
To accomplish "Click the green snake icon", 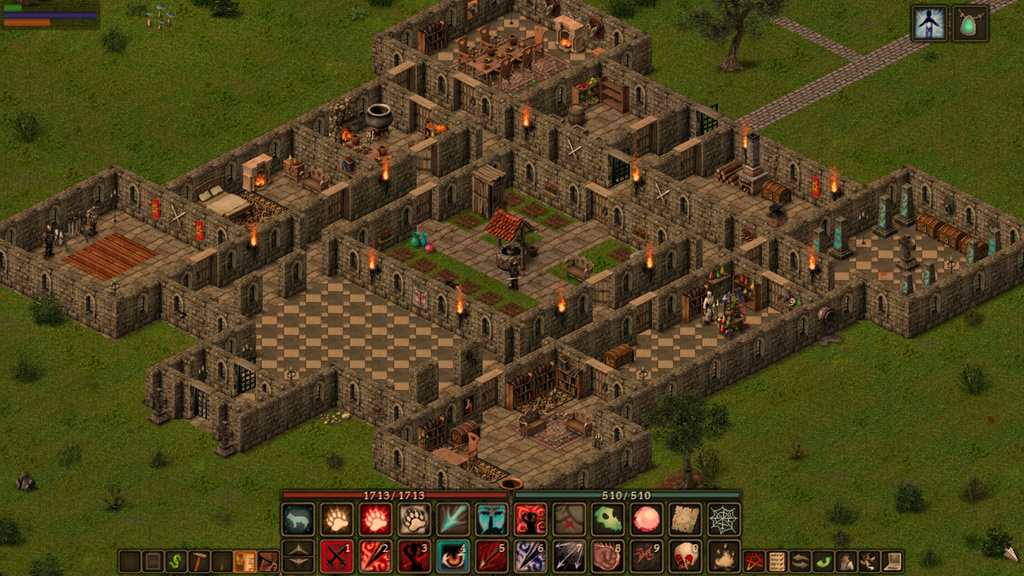I will (176, 561).
